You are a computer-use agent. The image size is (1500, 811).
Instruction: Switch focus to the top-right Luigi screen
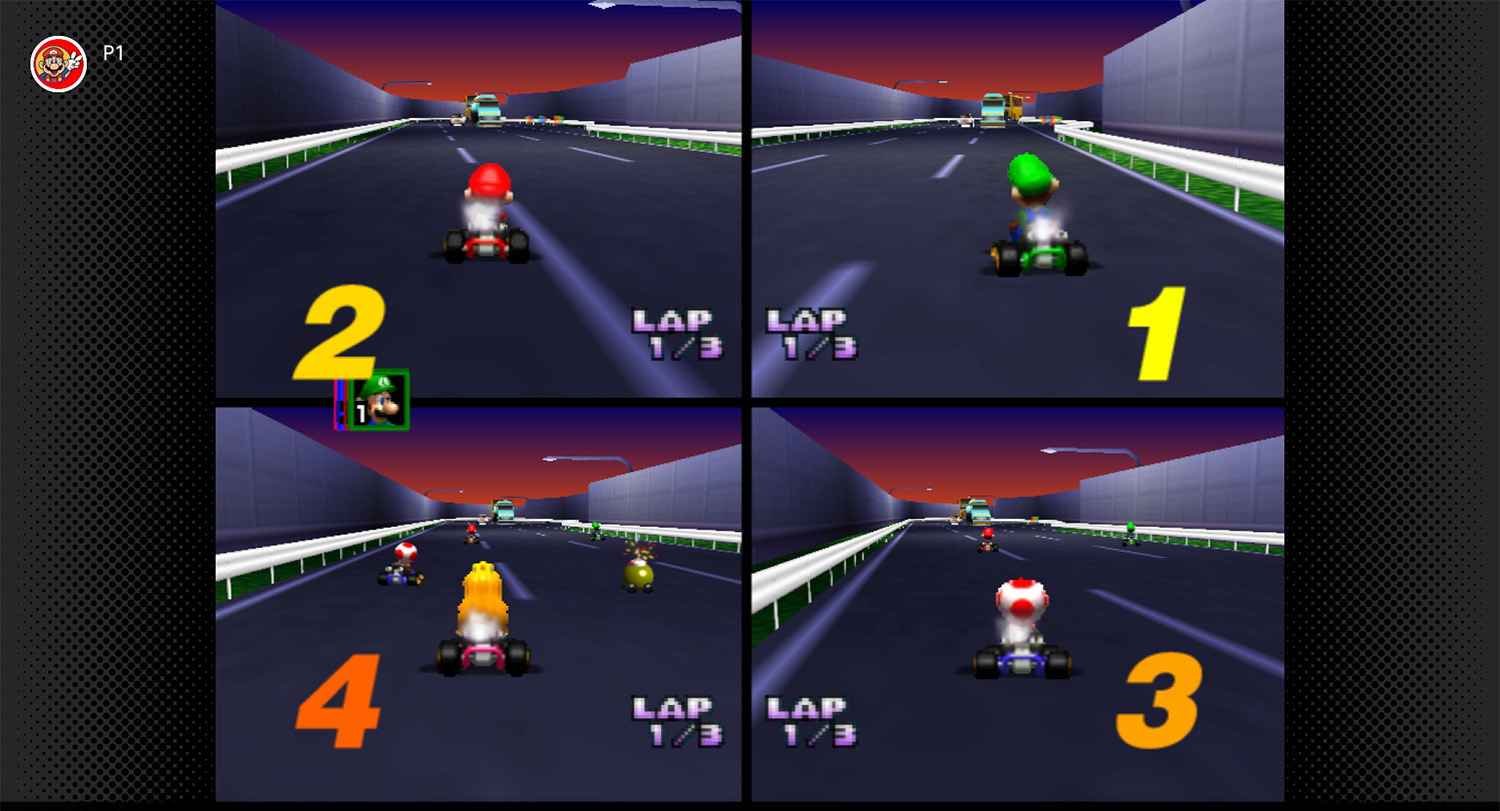(x=1015, y=200)
